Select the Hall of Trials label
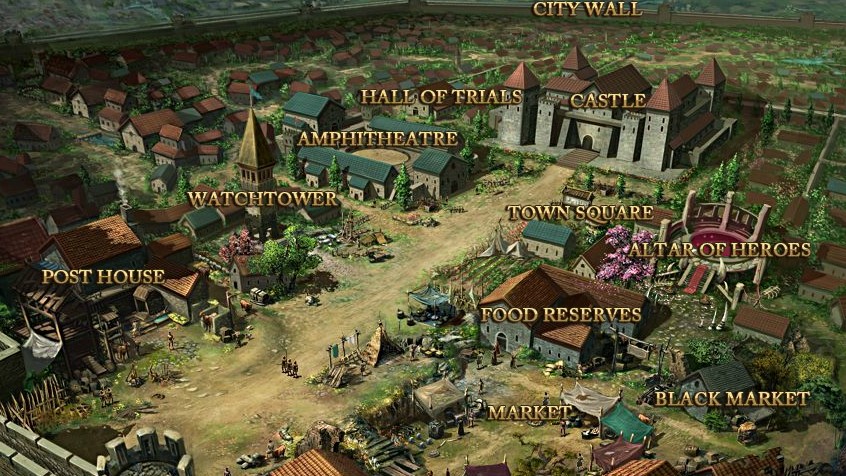The width and height of the screenshot is (846, 476). click(441, 97)
